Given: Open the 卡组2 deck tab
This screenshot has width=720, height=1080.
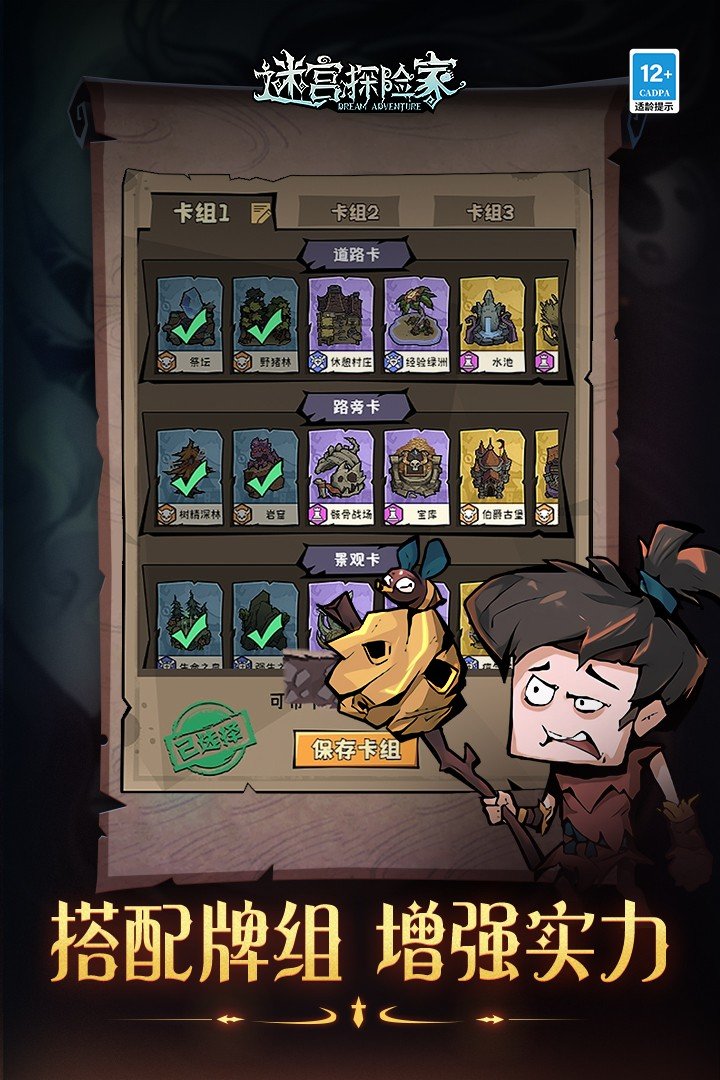Looking at the screenshot, I should point(355,212).
